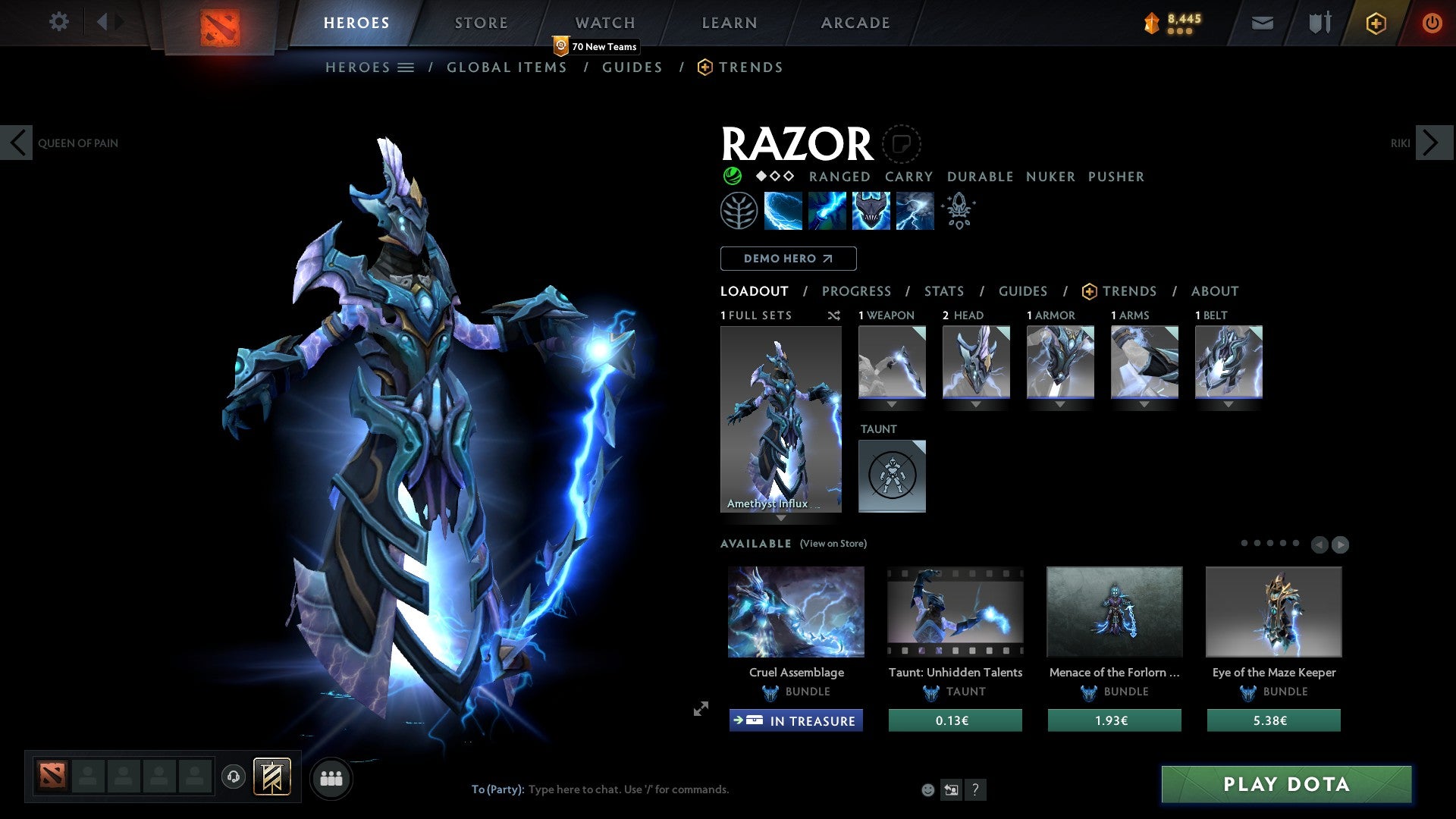This screenshot has width=1456, height=819.
Task: Toggle the random loadout shuffle icon
Action: point(834,315)
